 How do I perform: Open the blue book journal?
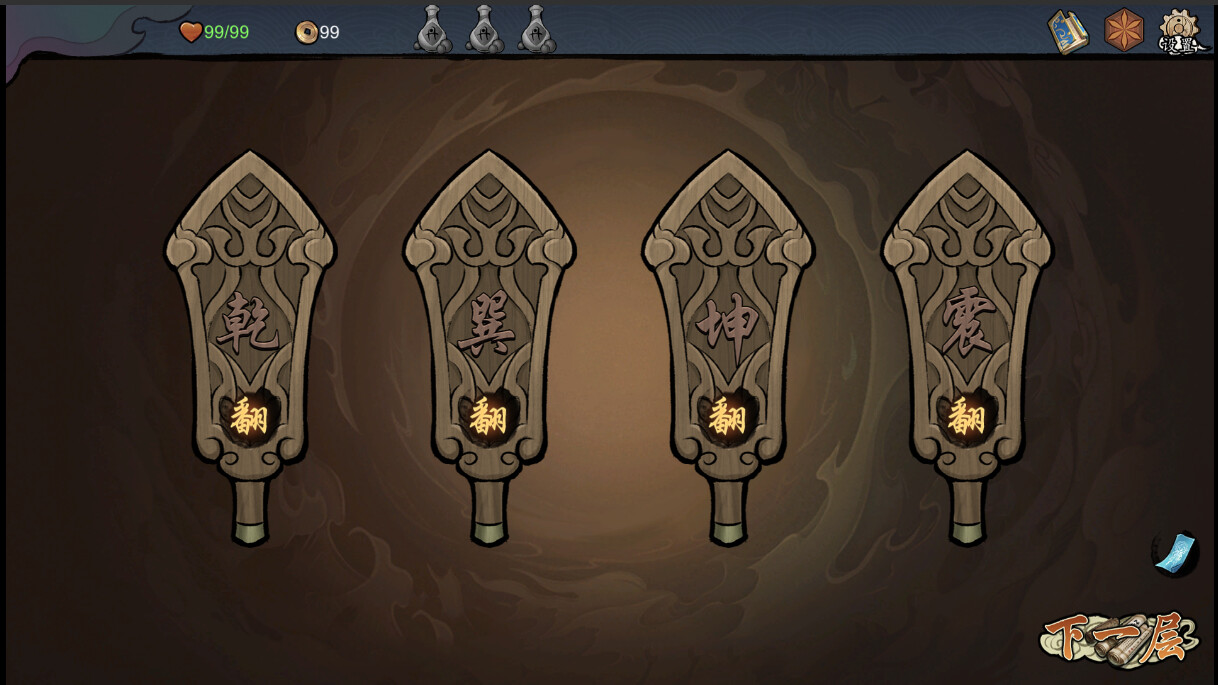[x=1067, y=32]
